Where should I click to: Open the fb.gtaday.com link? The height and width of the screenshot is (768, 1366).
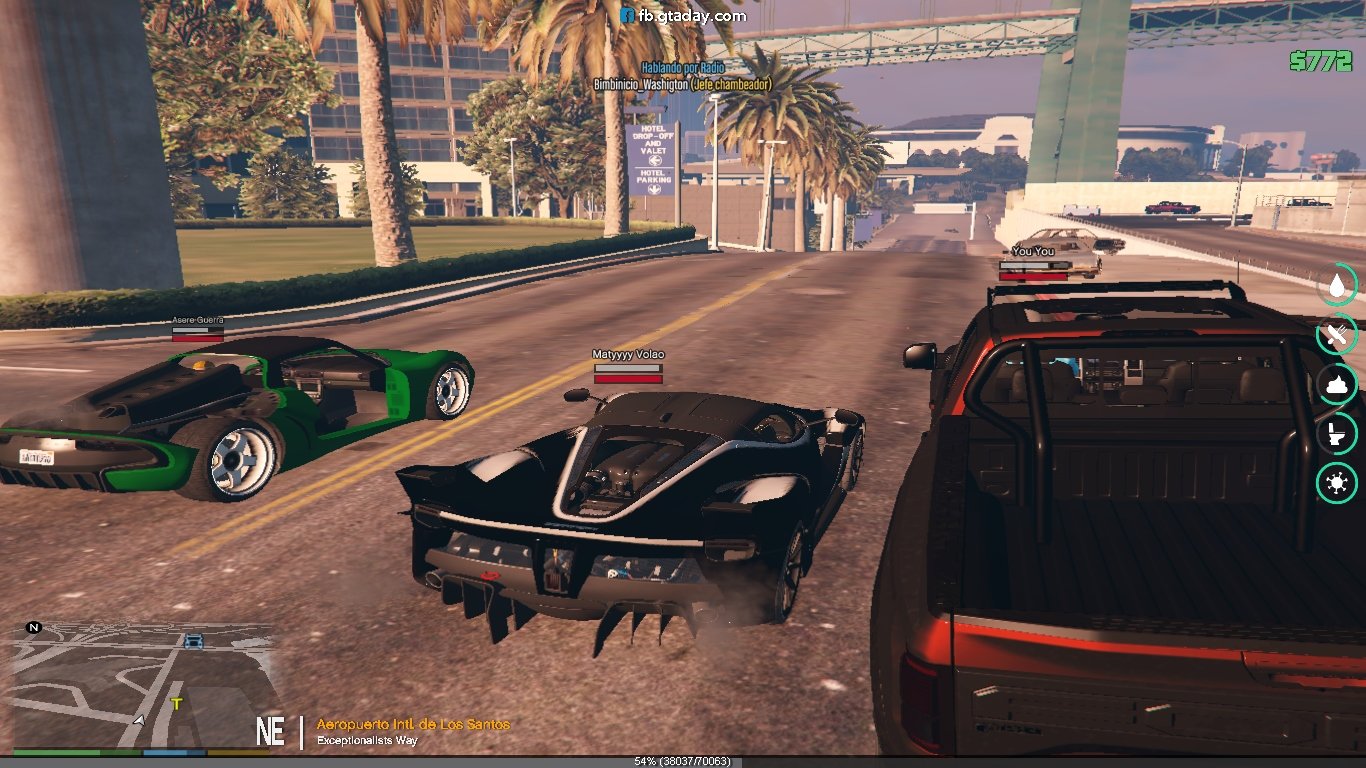(x=683, y=16)
